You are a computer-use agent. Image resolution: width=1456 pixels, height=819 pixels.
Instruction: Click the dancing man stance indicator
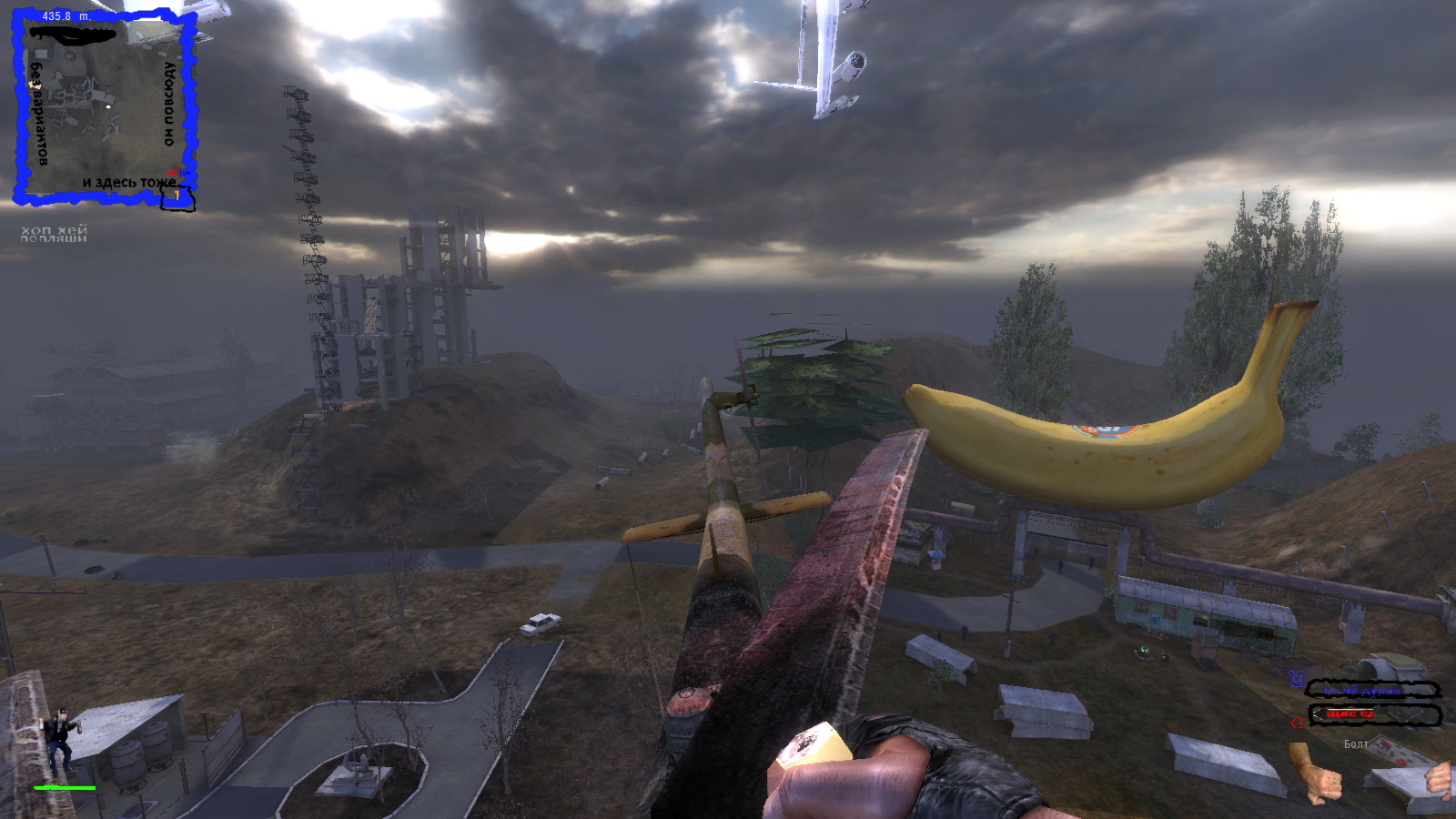pos(61,738)
